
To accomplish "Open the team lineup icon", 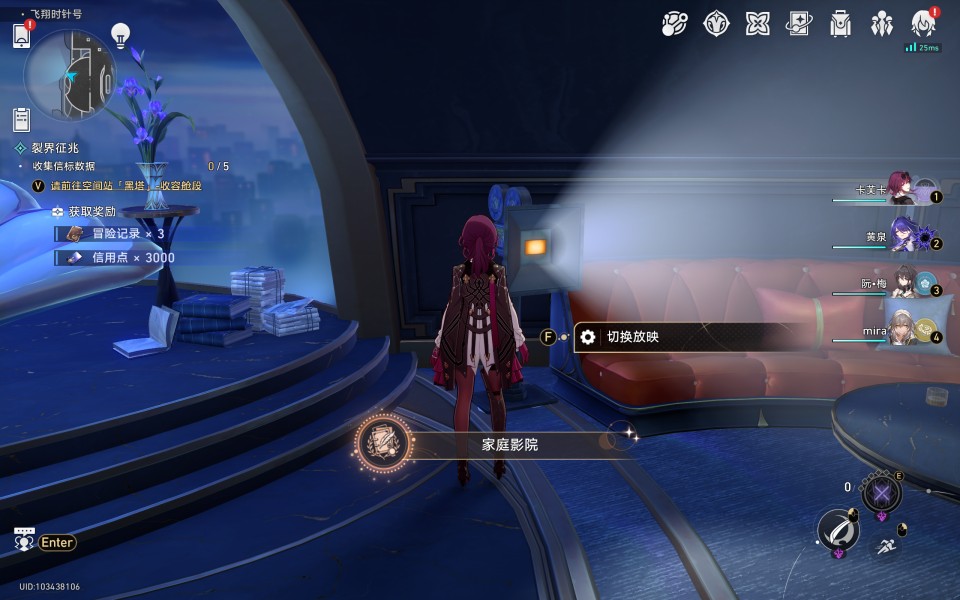I will click(x=881, y=24).
